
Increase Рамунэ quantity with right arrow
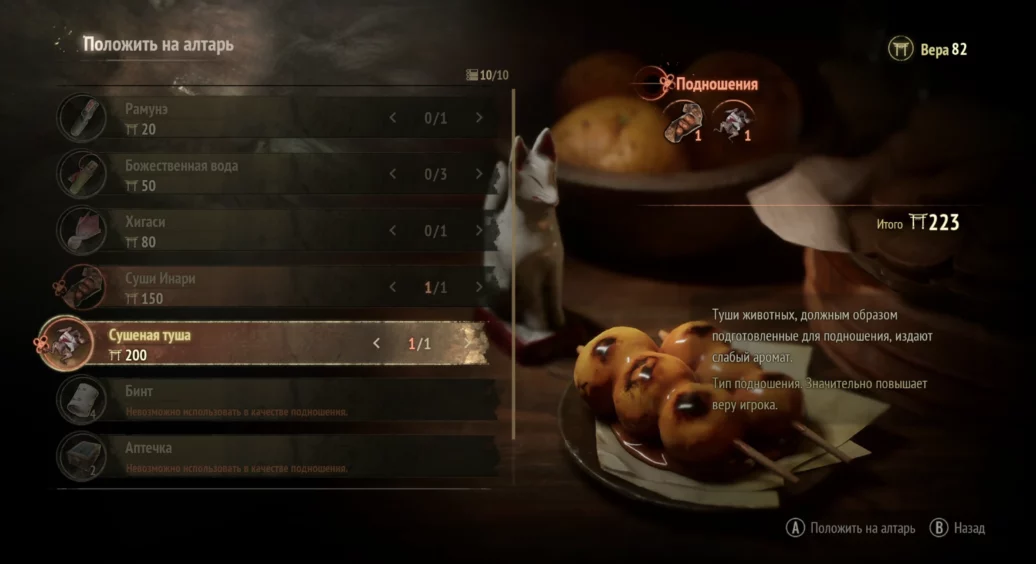pyautogui.click(x=479, y=118)
